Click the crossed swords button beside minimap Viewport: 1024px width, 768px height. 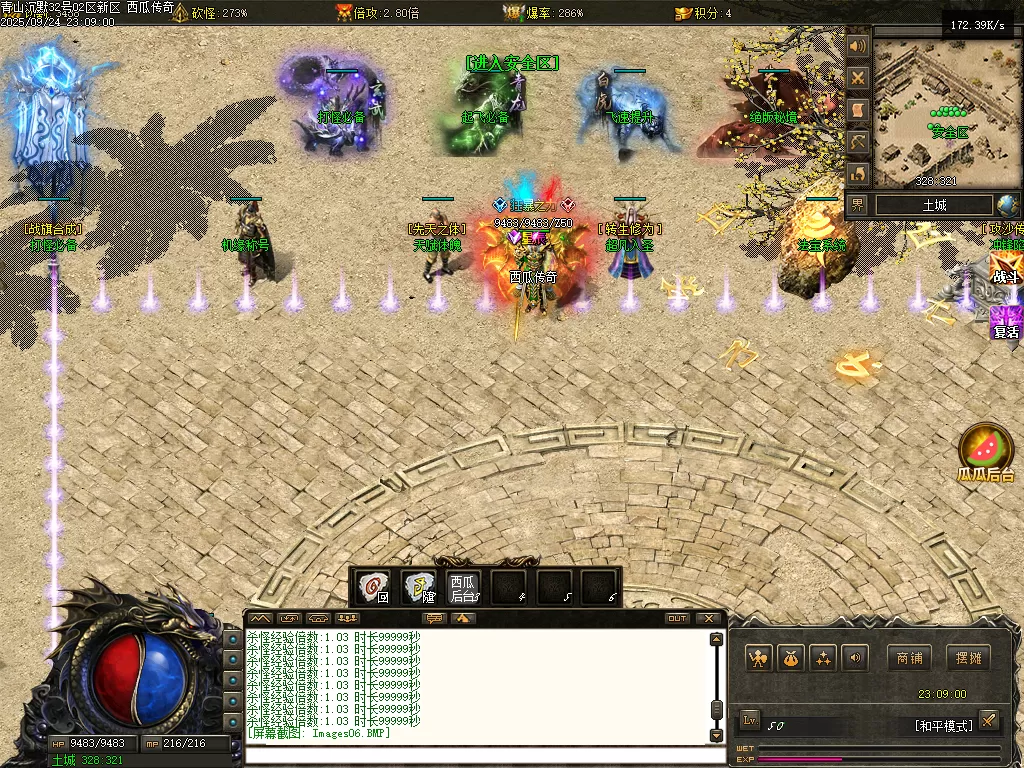858,78
